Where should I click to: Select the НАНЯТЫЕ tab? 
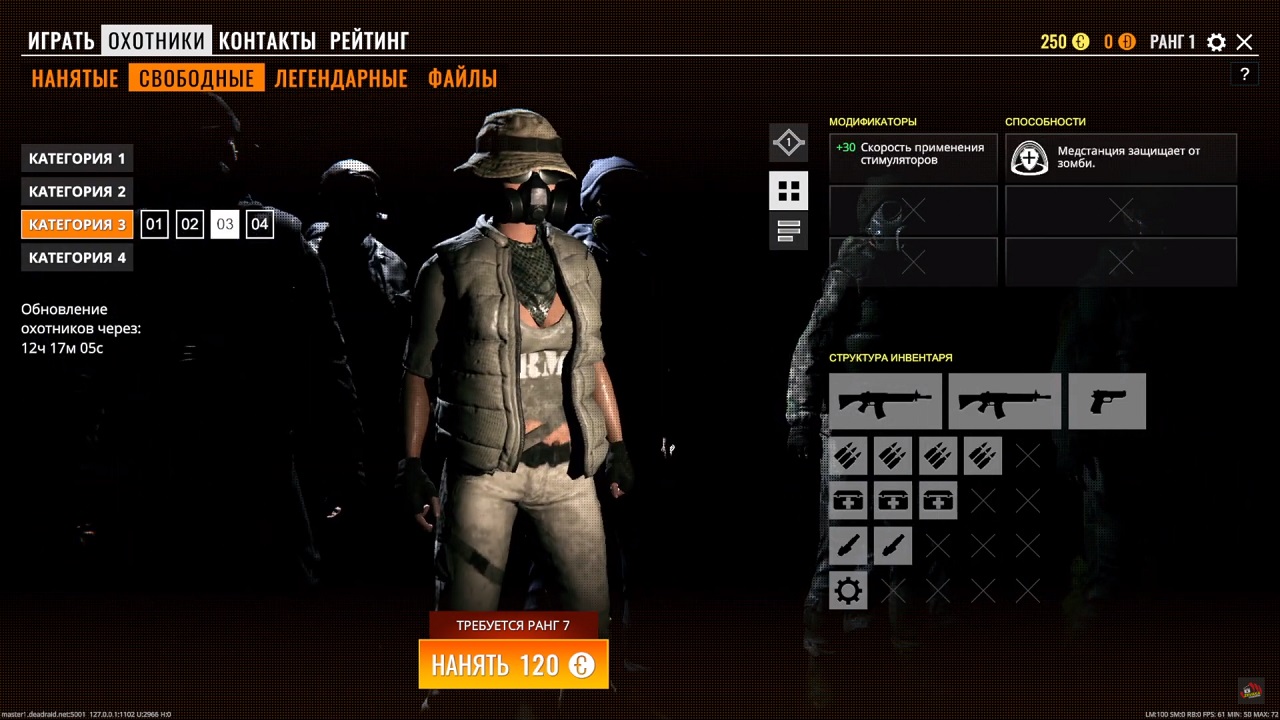75,78
